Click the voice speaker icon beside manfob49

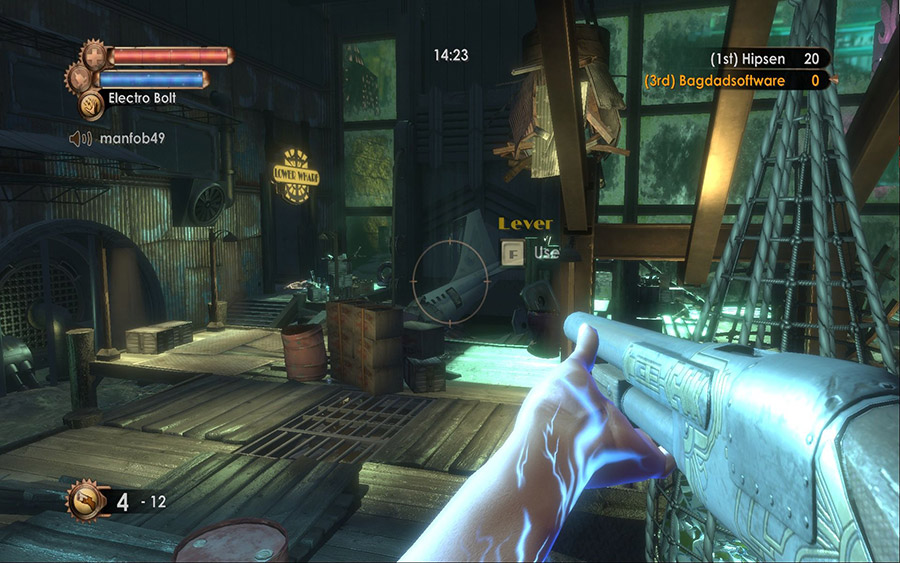pos(81,139)
